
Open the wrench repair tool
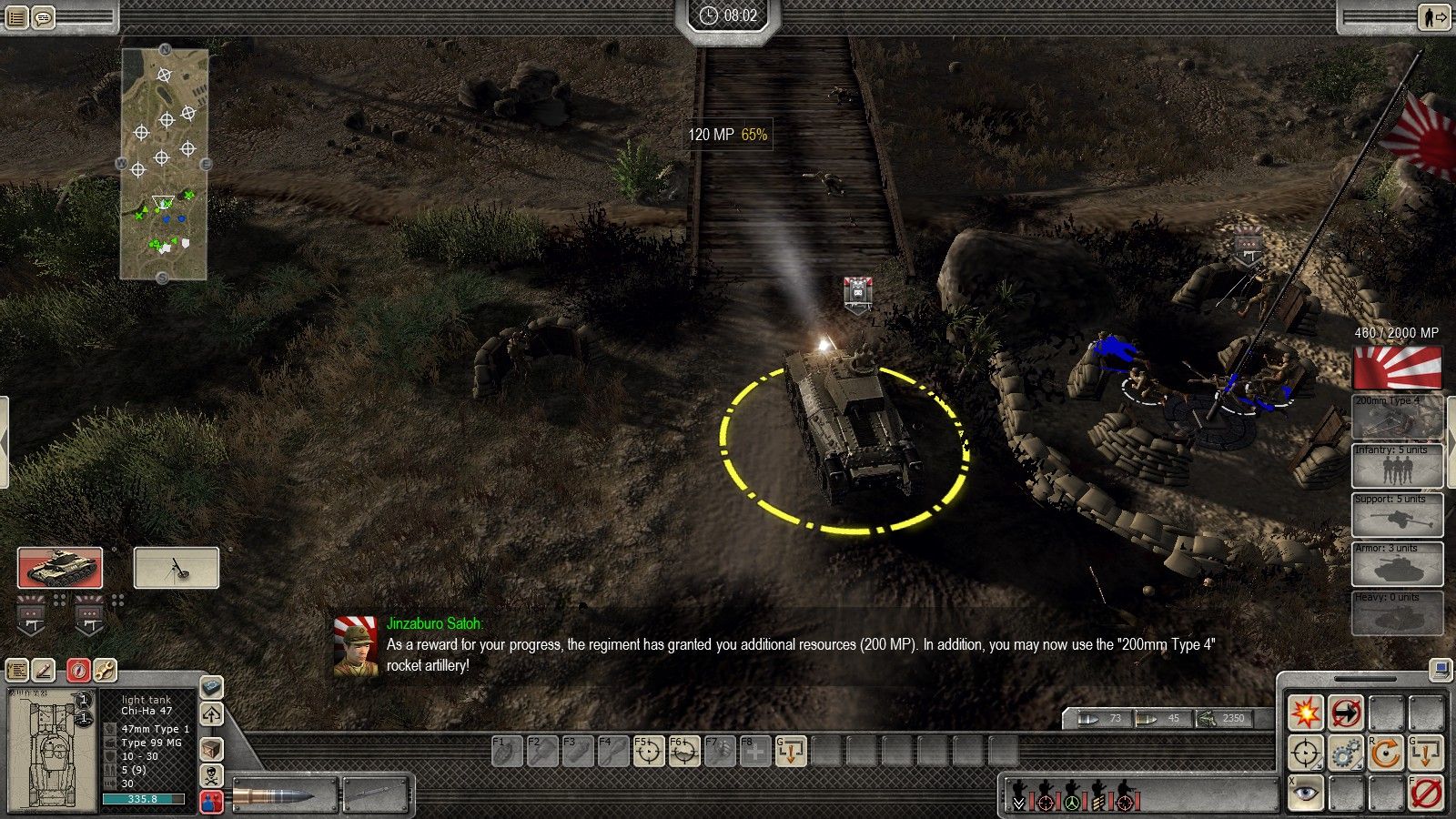(105, 671)
